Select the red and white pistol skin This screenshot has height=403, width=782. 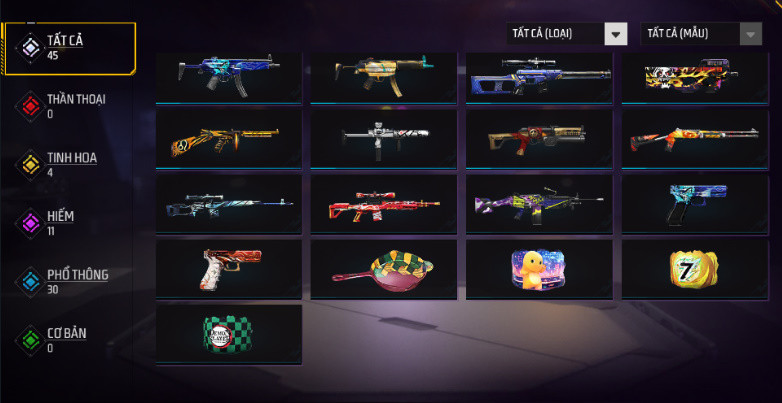click(228, 268)
